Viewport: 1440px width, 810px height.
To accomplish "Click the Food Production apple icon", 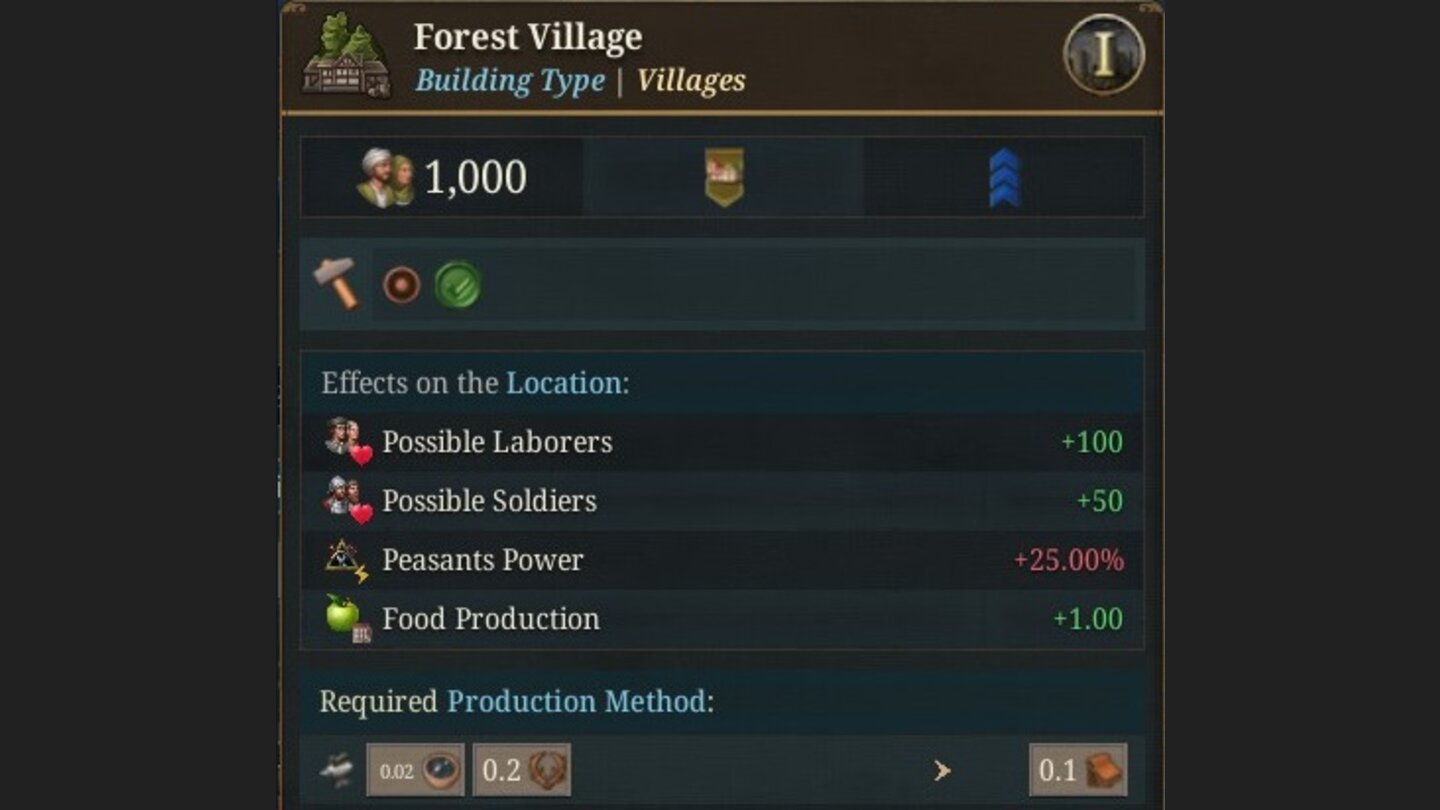I will tap(343, 618).
